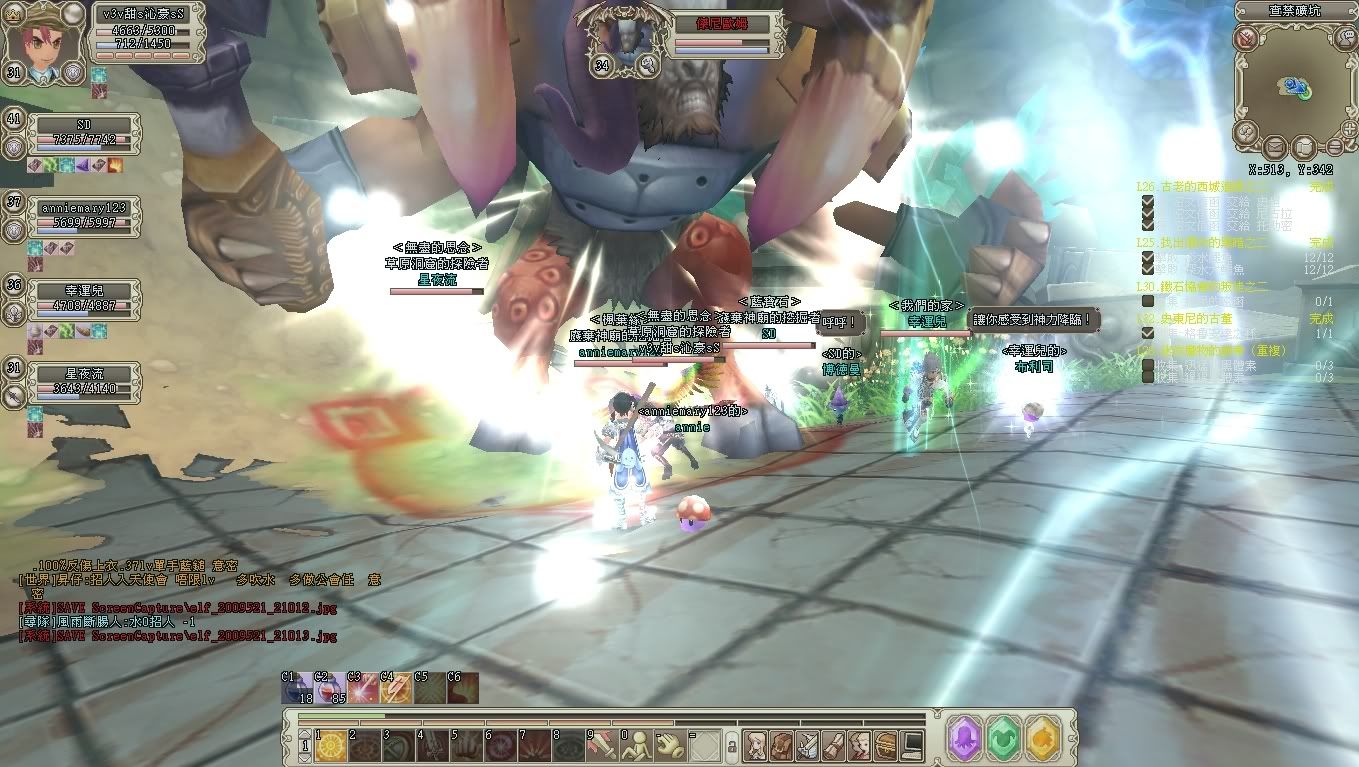Open the computer monitor system menu
Viewport: 1359px width, 767px height.
(911, 745)
